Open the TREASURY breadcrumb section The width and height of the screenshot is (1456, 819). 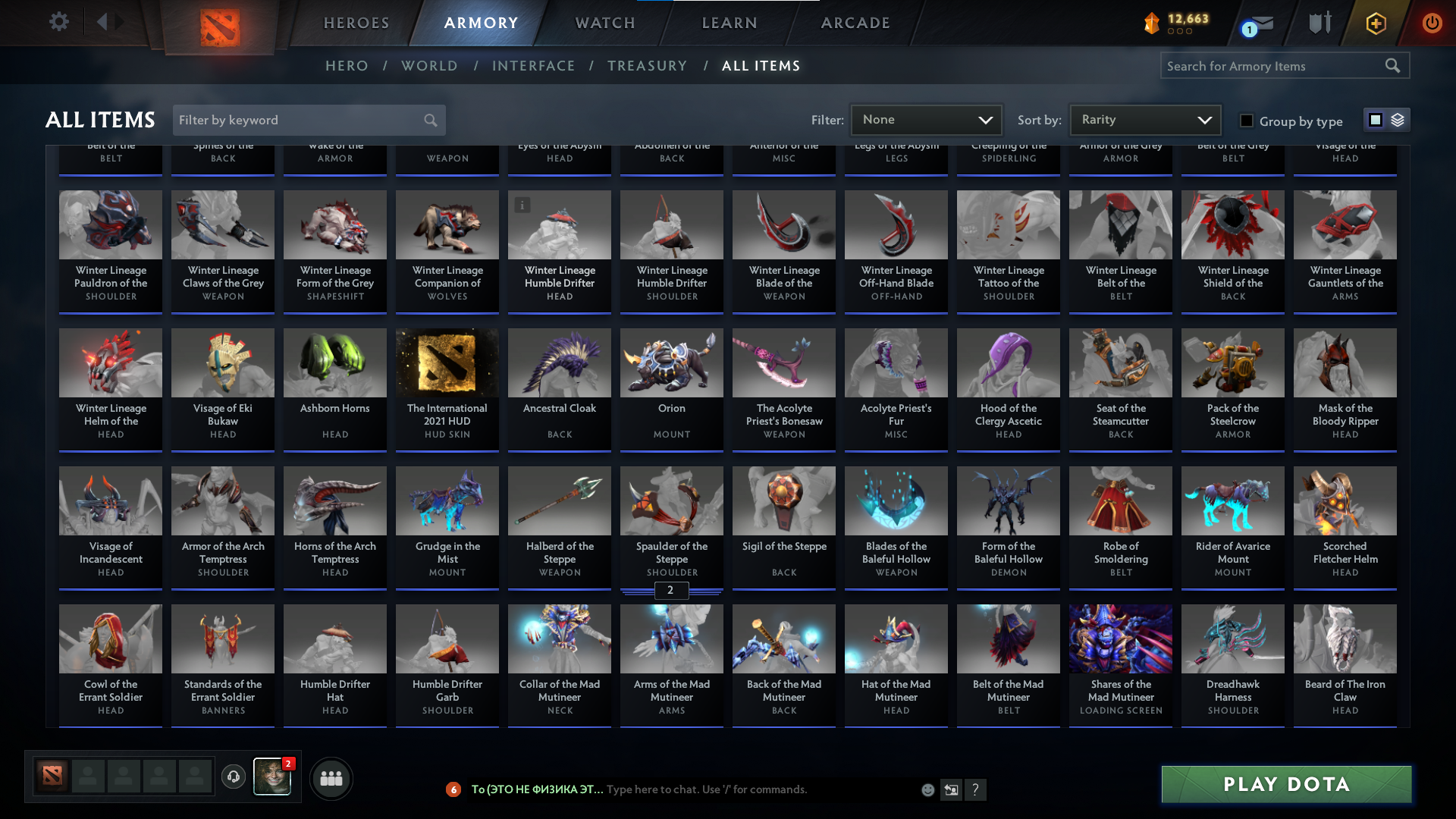pos(648,66)
